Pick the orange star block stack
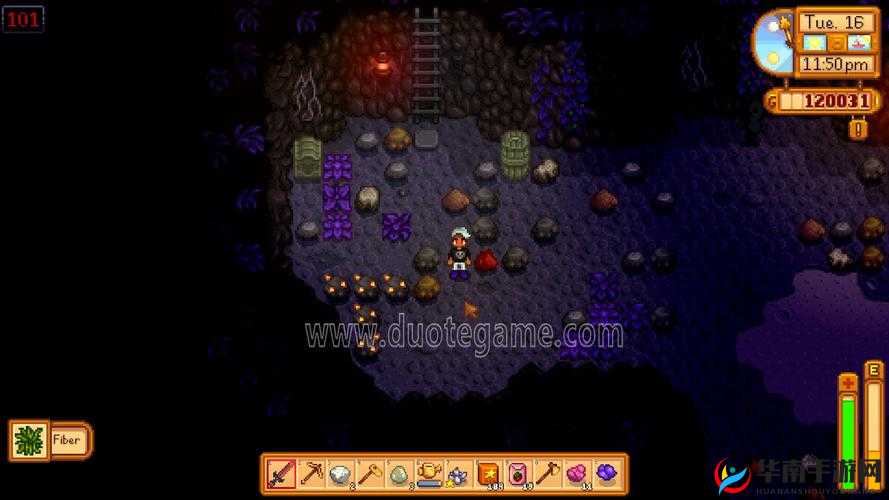889x500 pixels. 488,473
